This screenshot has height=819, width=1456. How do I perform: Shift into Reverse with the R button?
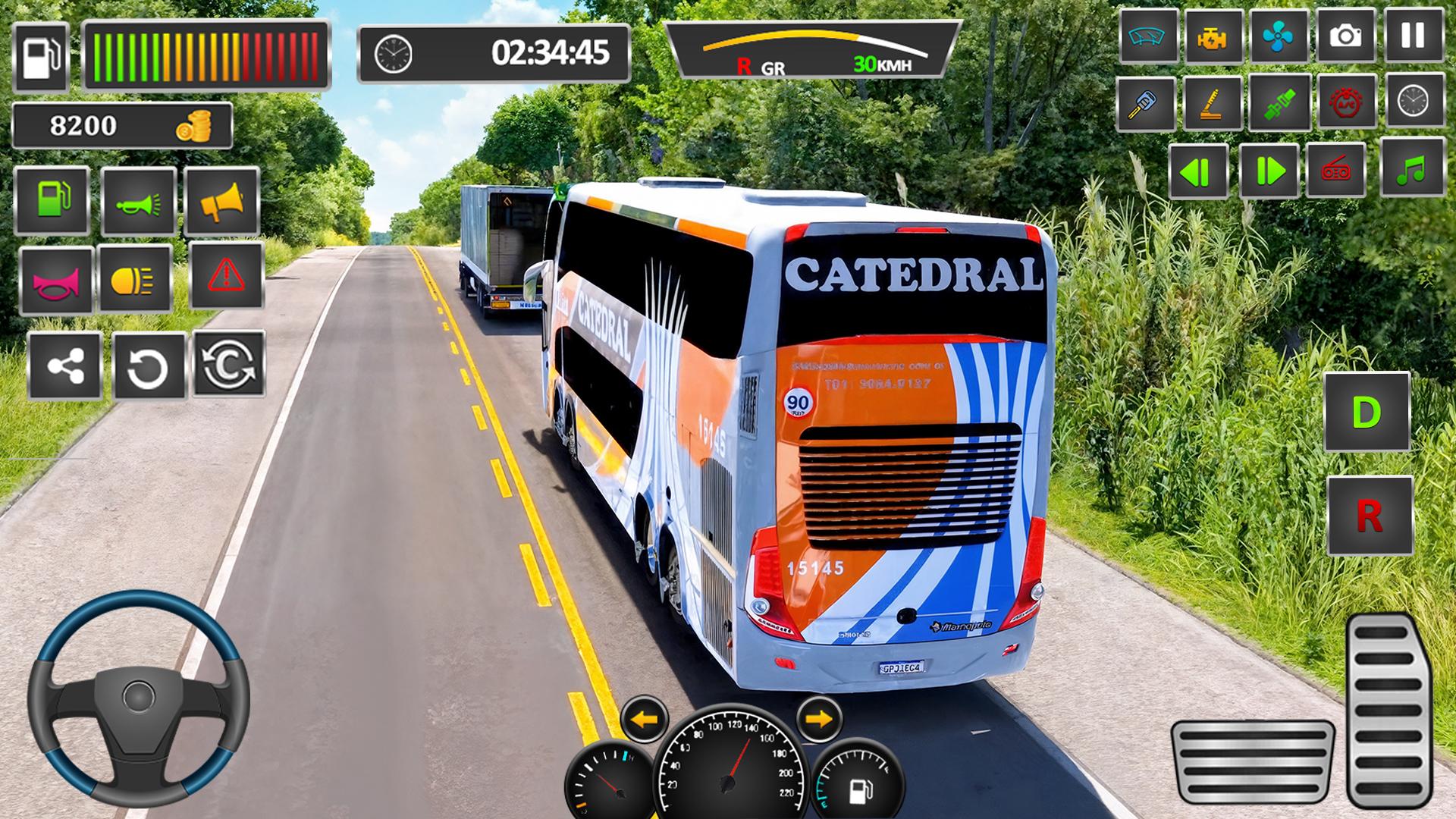coord(1369,516)
